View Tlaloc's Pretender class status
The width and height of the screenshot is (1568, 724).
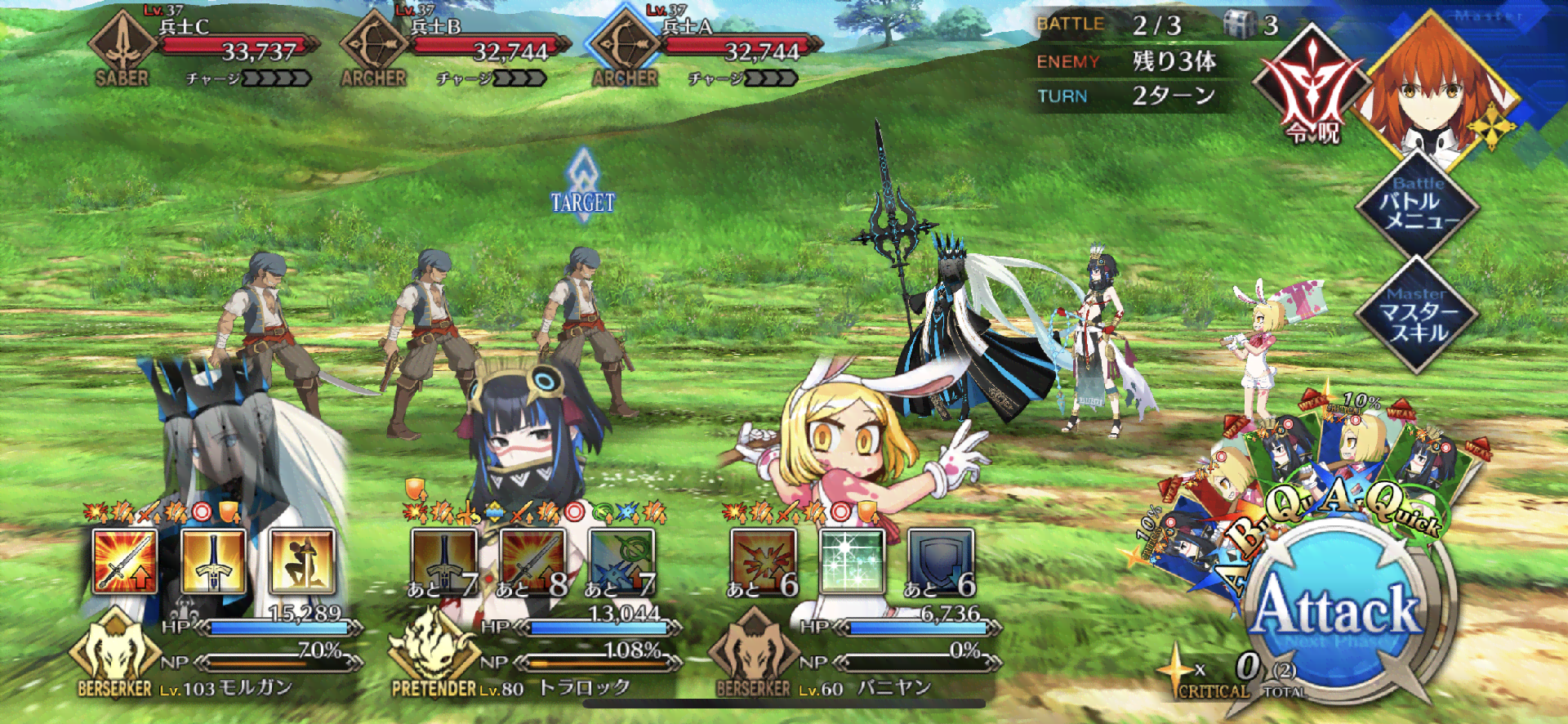(433, 654)
